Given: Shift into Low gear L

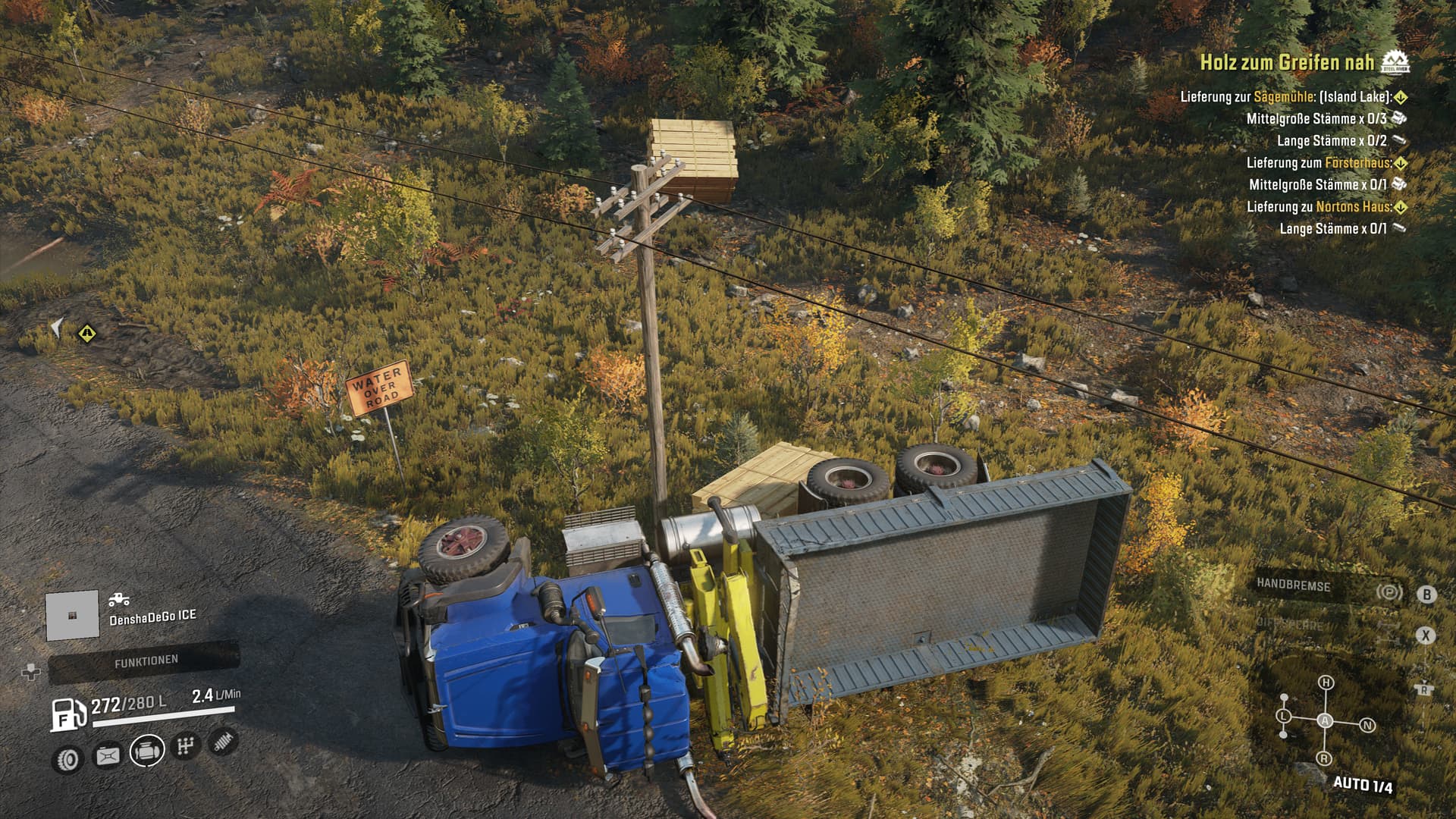Looking at the screenshot, I should click(1284, 717).
